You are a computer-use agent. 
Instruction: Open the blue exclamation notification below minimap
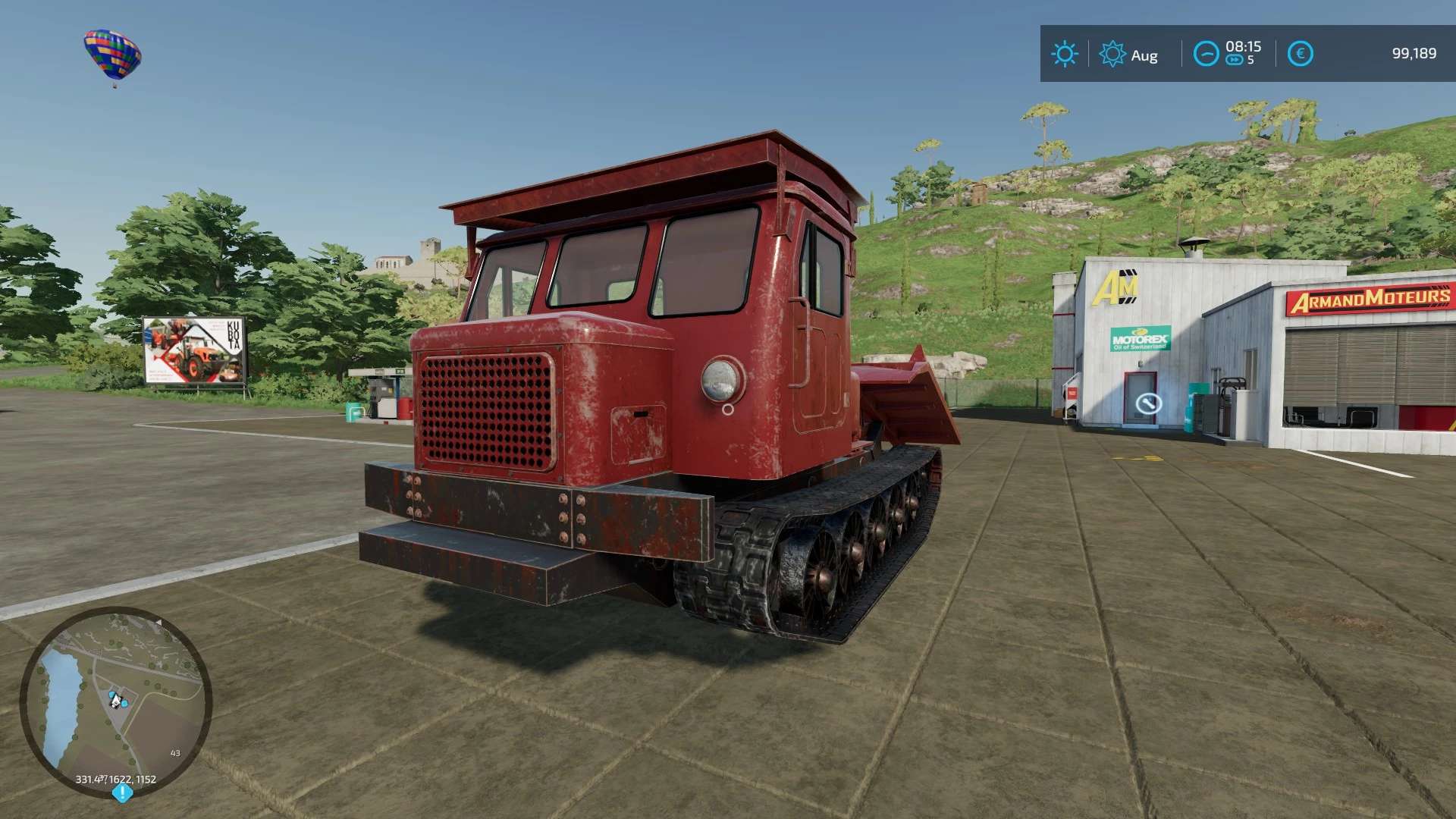point(122,793)
